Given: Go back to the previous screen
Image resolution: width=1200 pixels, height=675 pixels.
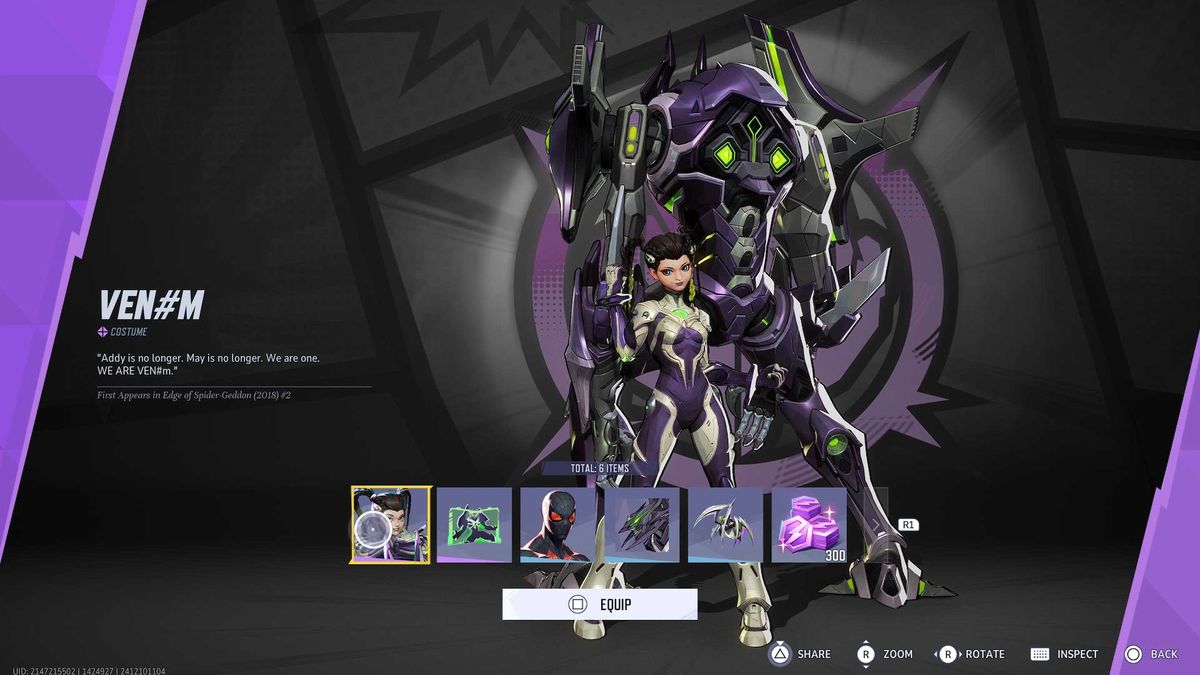Looking at the screenshot, I should 1151,654.
